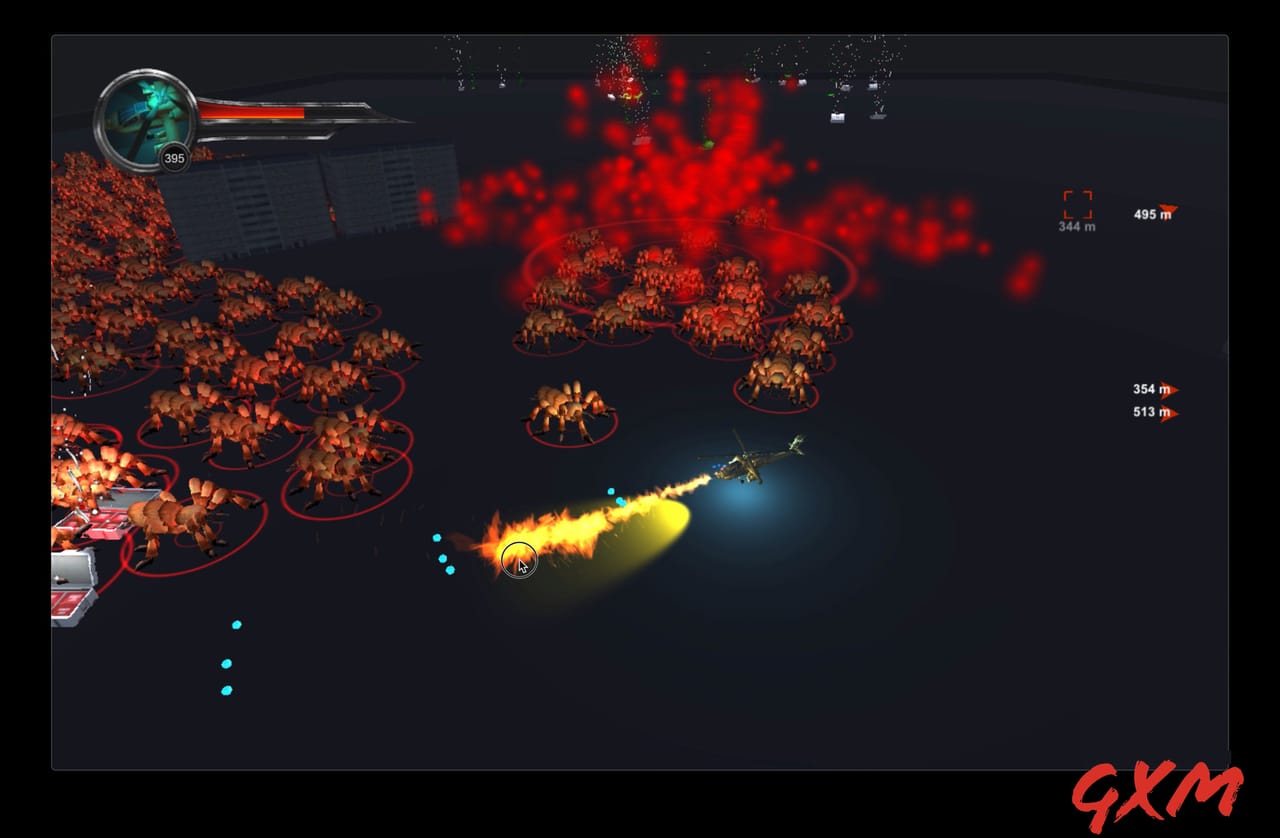Click the 344 m target bracket marker
The image size is (1280, 838).
pos(1078,202)
